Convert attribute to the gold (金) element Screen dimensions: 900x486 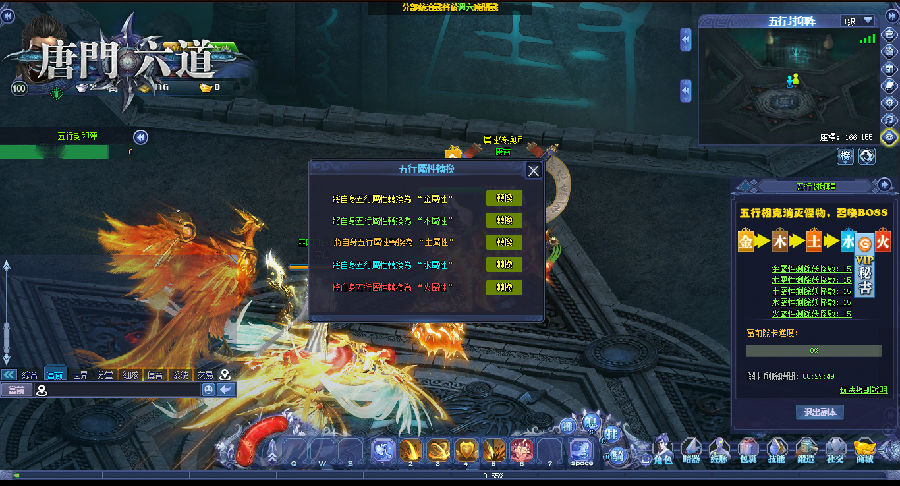click(504, 198)
